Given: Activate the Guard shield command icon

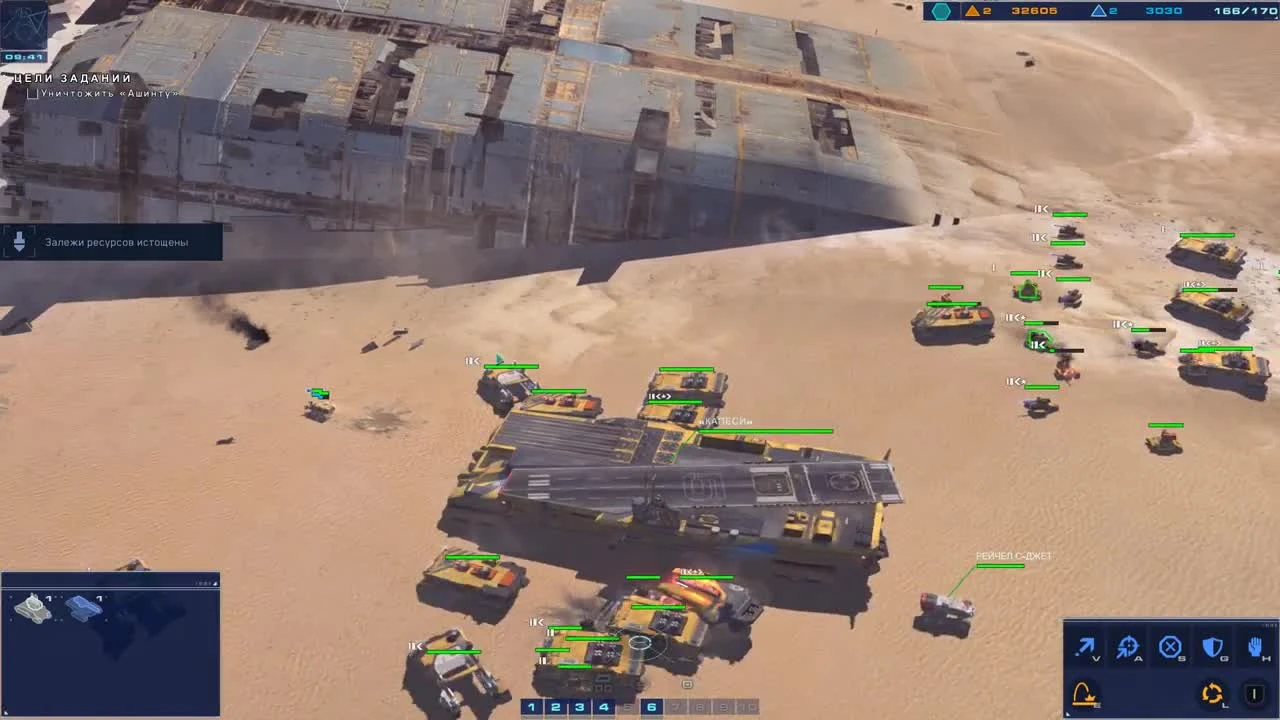Looking at the screenshot, I should coord(1211,646).
